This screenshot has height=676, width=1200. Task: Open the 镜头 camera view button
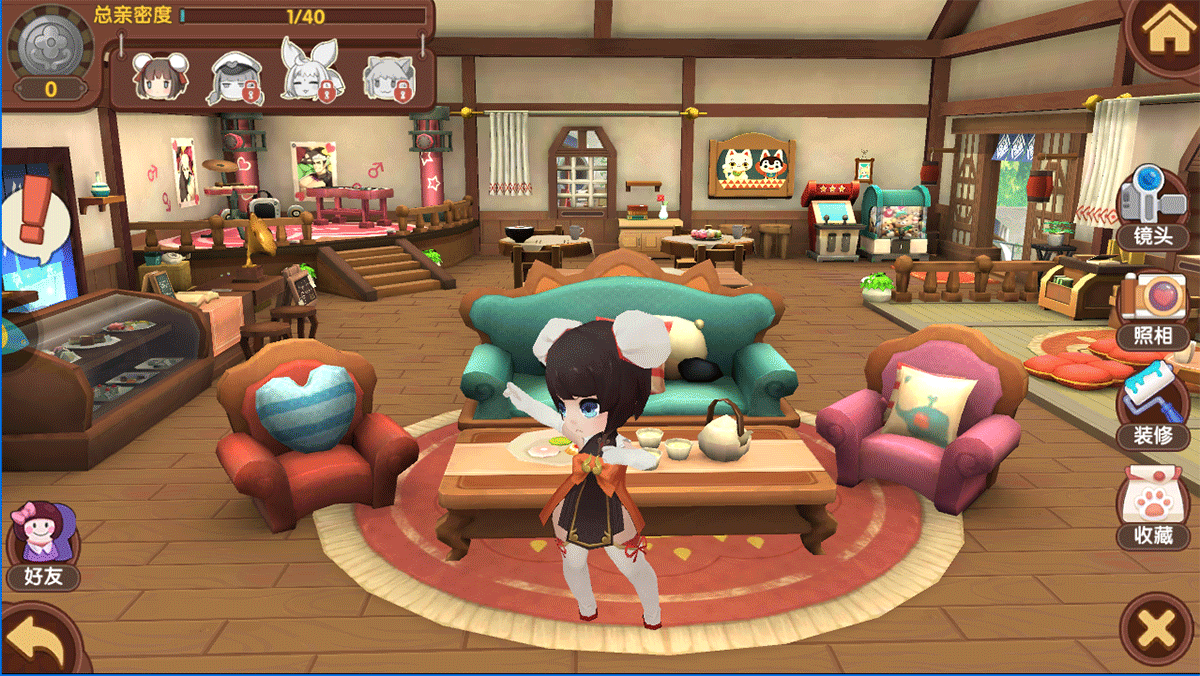tap(1153, 208)
